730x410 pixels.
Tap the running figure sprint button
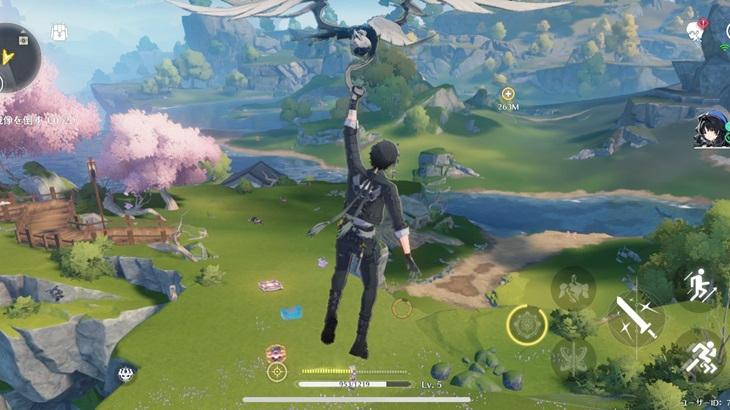point(700,355)
